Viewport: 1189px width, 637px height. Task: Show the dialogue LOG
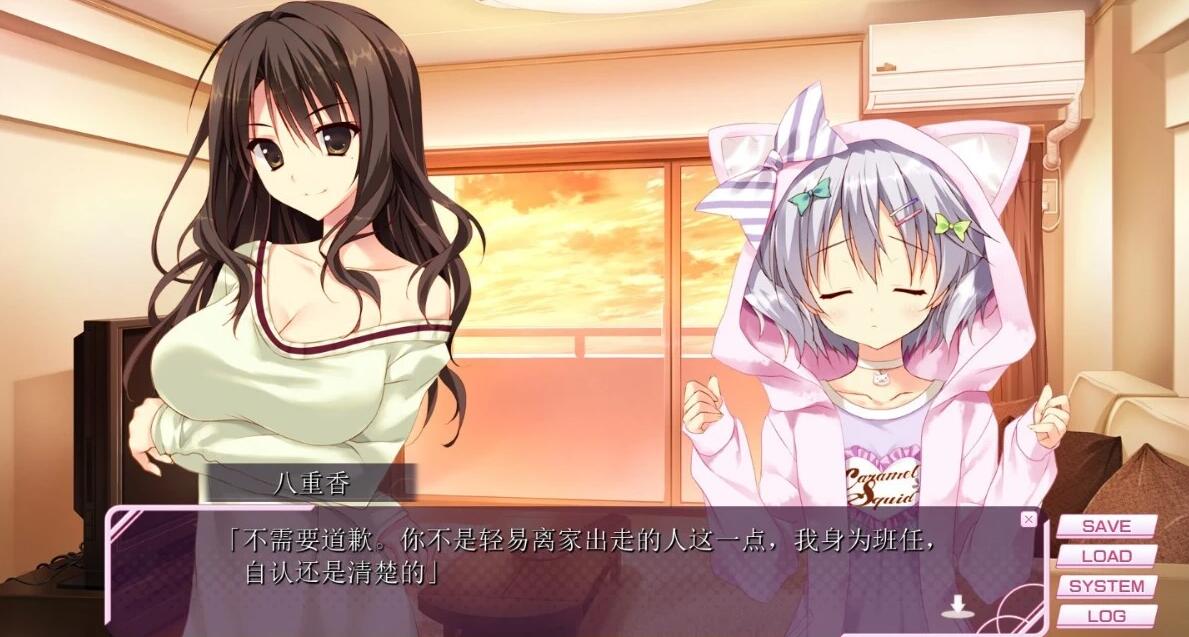click(x=1106, y=616)
